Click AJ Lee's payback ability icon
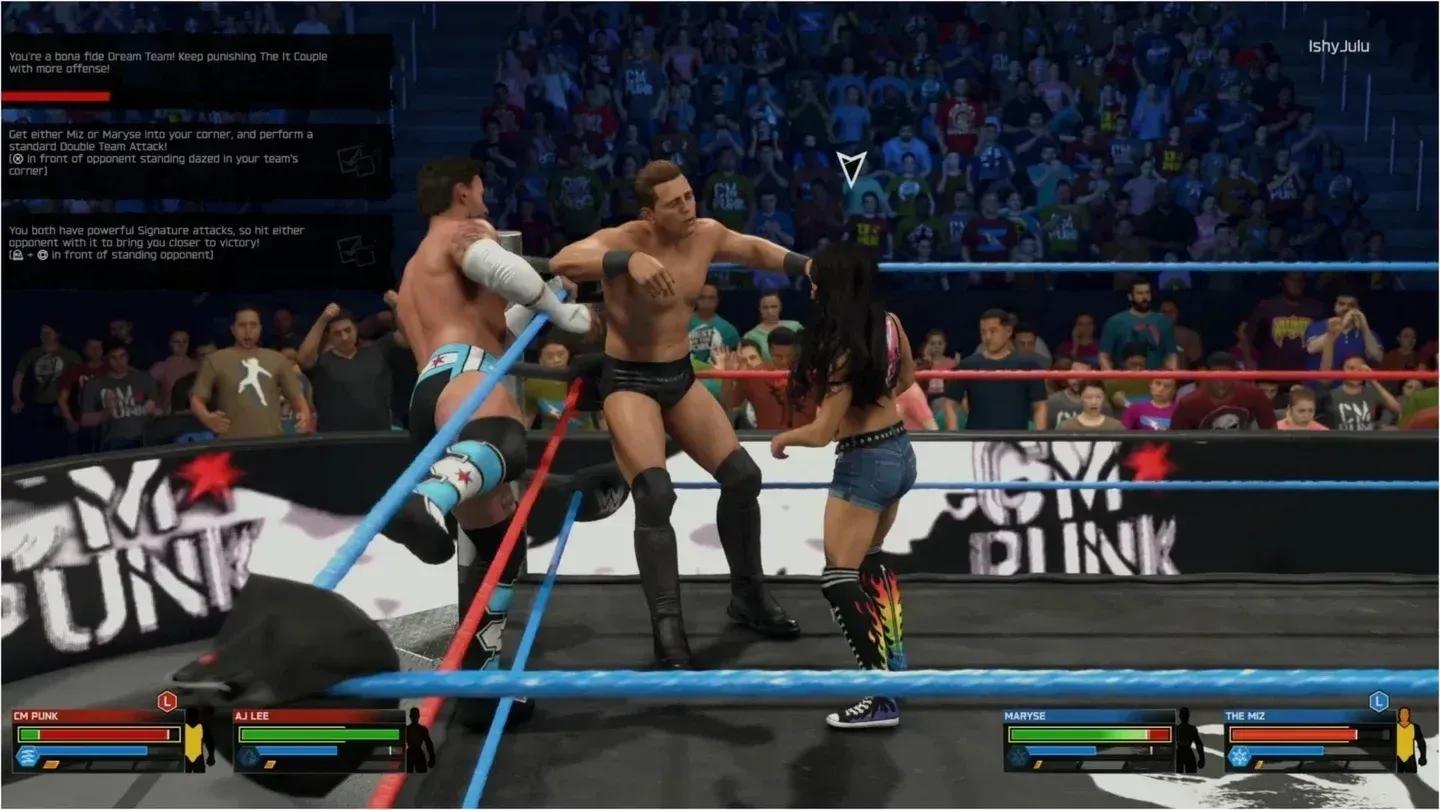 tap(247, 756)
